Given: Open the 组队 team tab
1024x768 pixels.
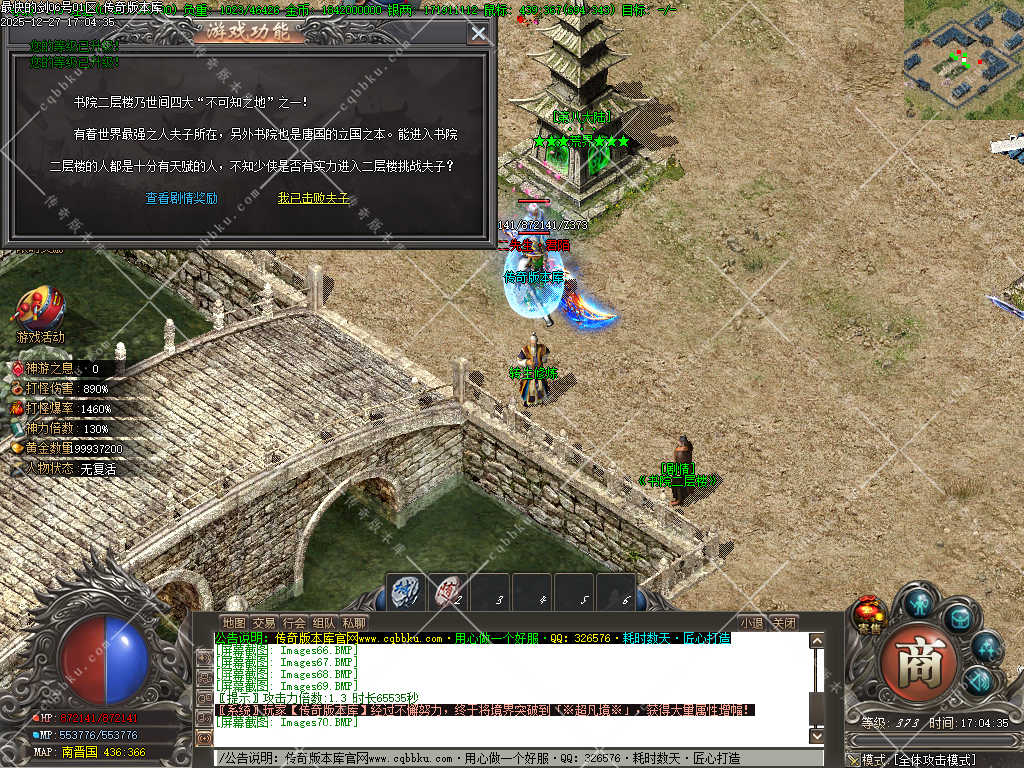Looking at the screenshot, I should [x=324, y=623].
